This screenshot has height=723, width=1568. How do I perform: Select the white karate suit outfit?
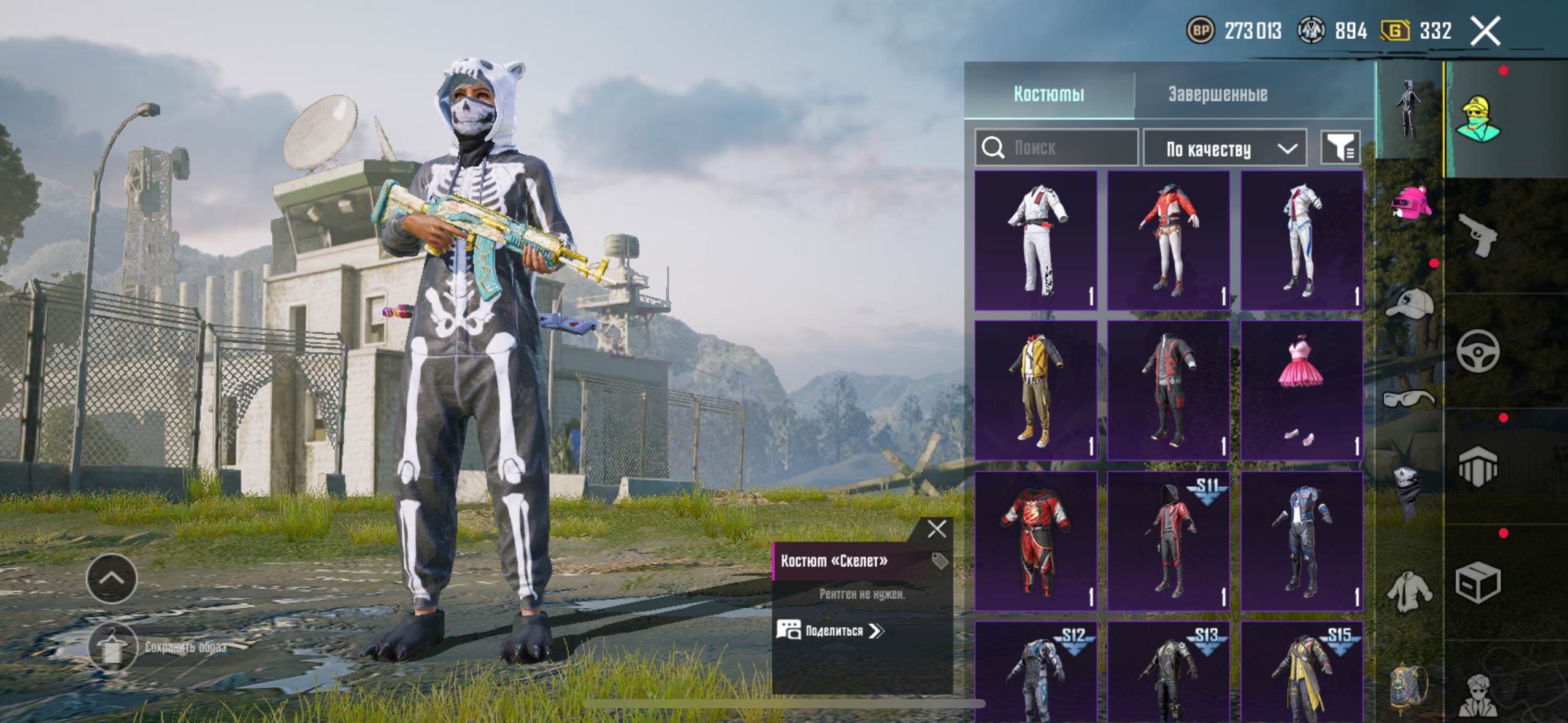click(x=1036, y=240)
